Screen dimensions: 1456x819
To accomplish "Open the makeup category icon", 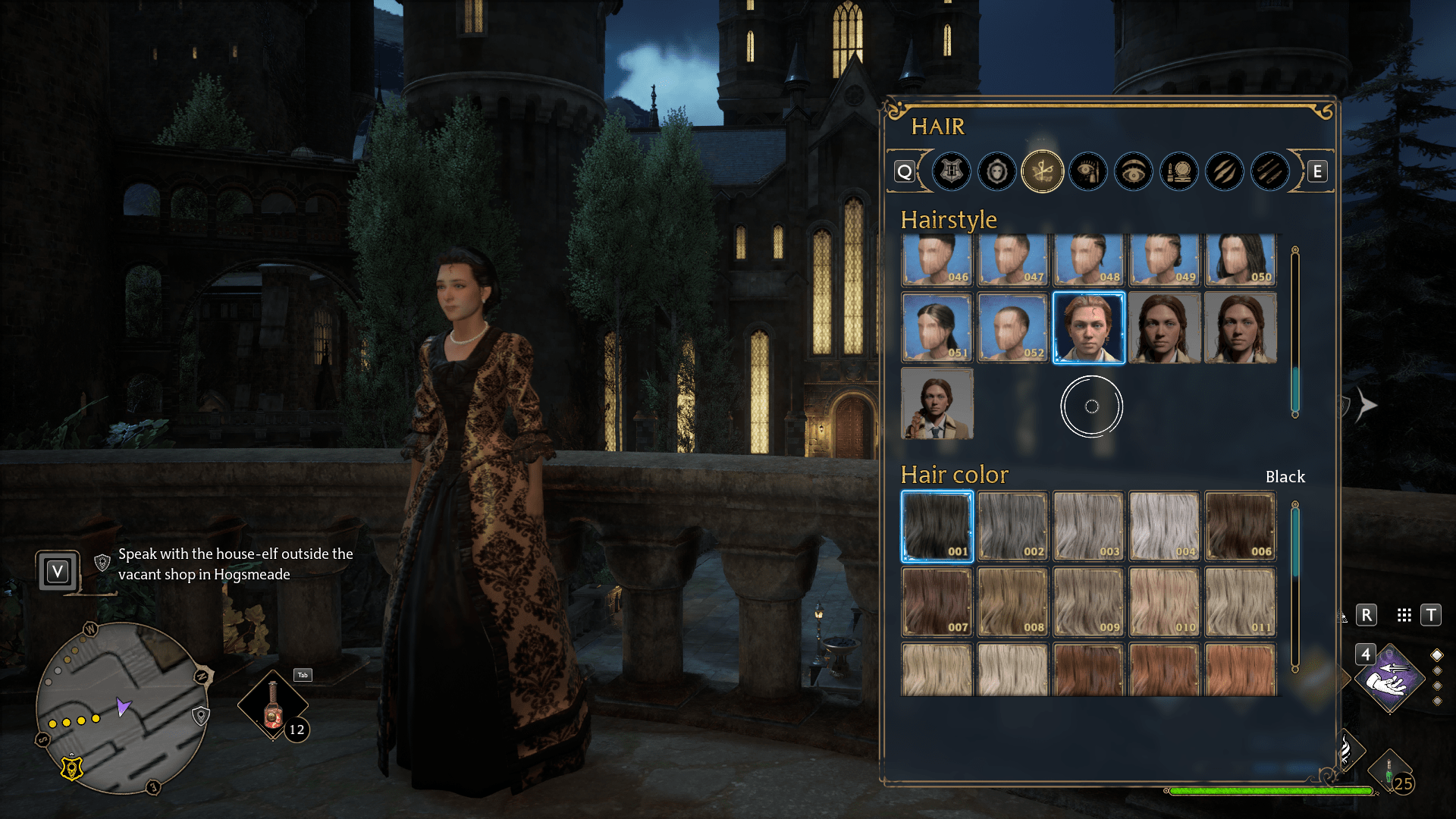I will click(1178, 171).
